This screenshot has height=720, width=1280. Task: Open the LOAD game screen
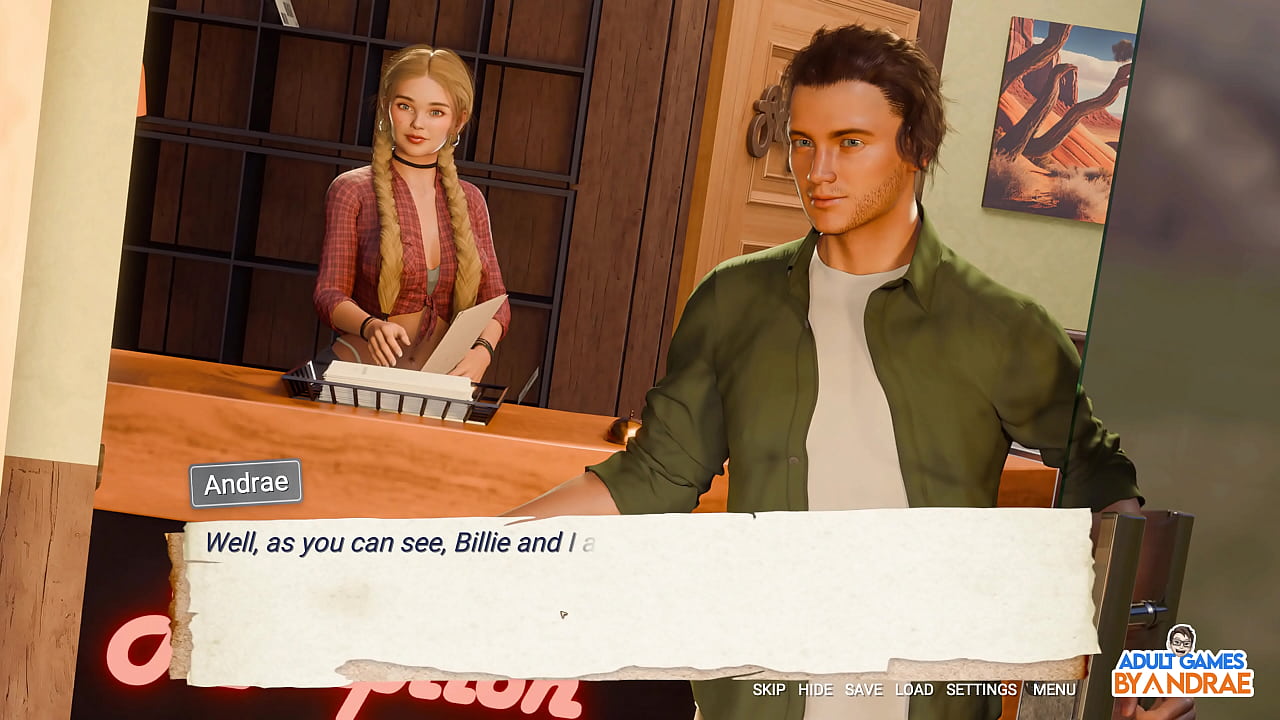tap(914, 689)
